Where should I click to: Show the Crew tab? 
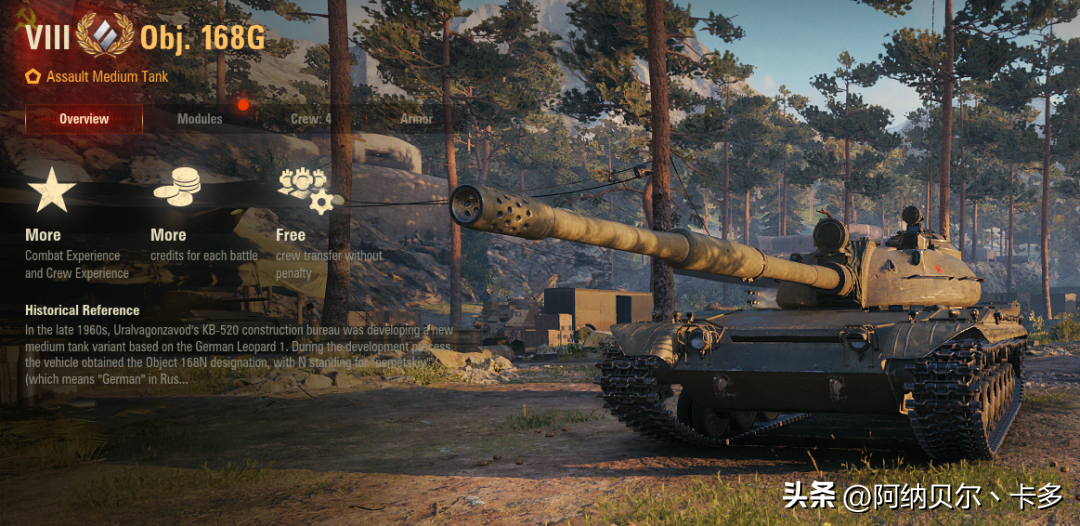[311, 119]
